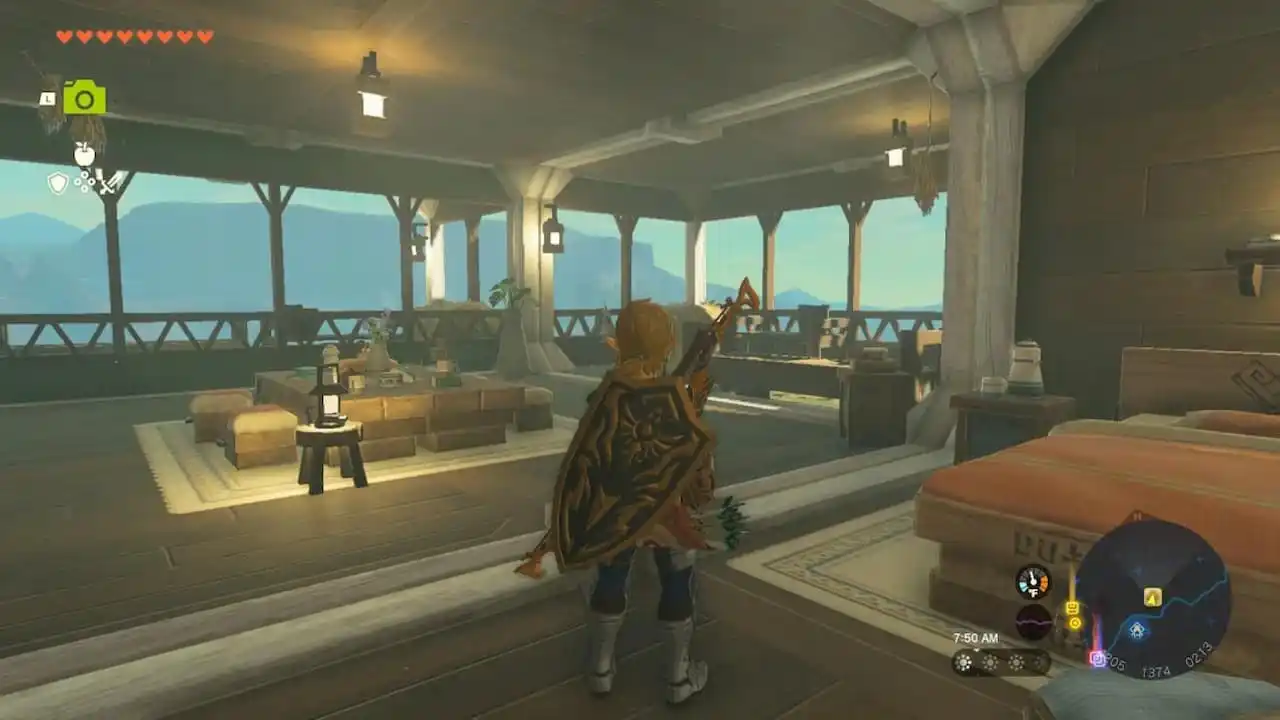Click the apple status icon
The width and height of the screenshot is (1280, 720).
click(x=84, y=154)
